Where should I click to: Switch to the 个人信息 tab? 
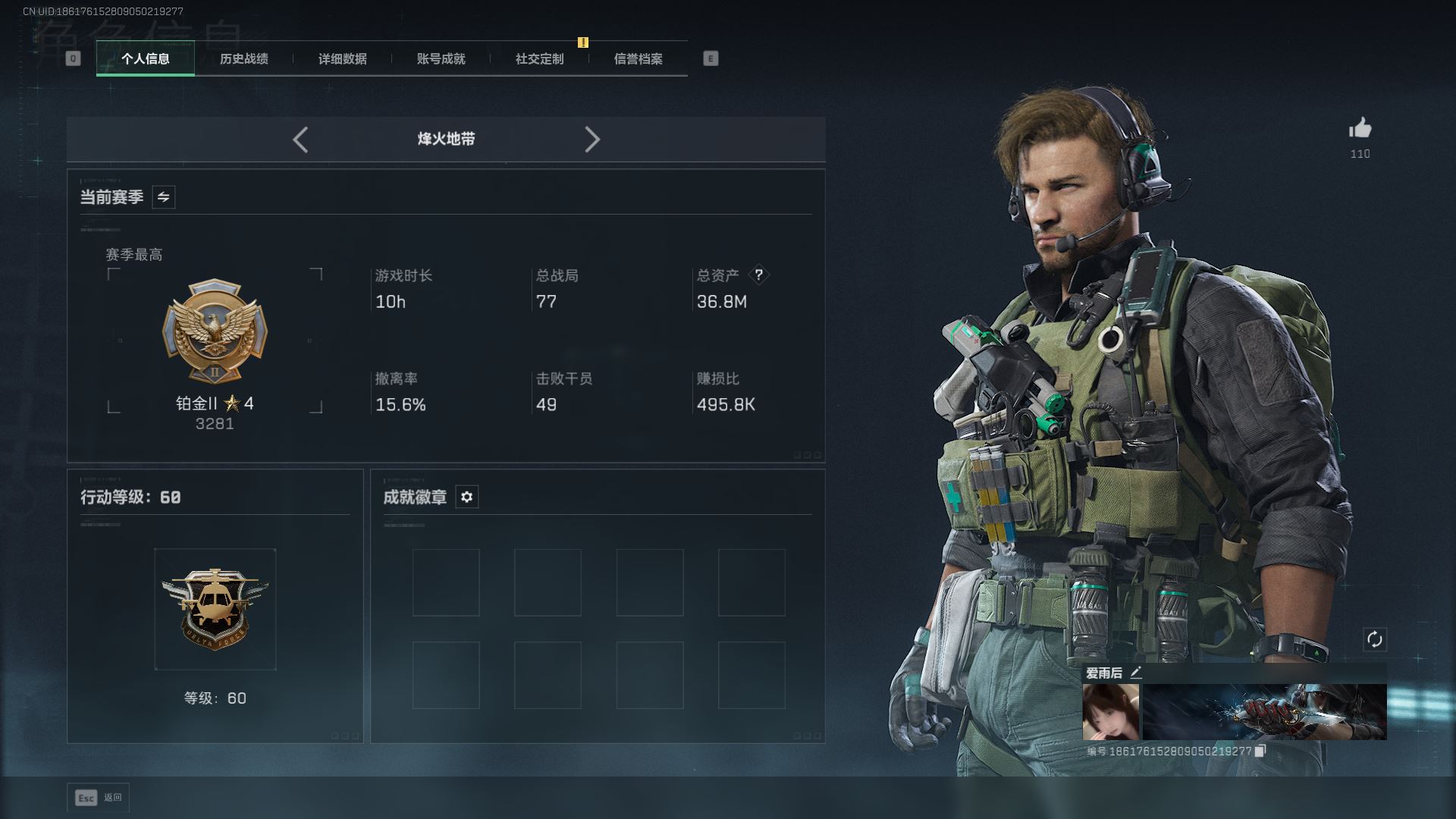146,58
